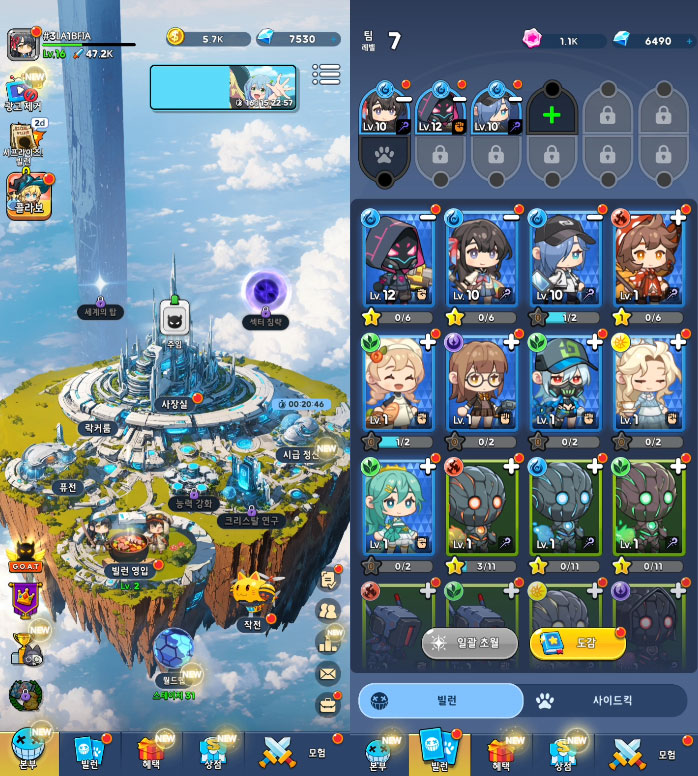
Task: Open the 섹터 침략 portal
Action: coord(266,298)
